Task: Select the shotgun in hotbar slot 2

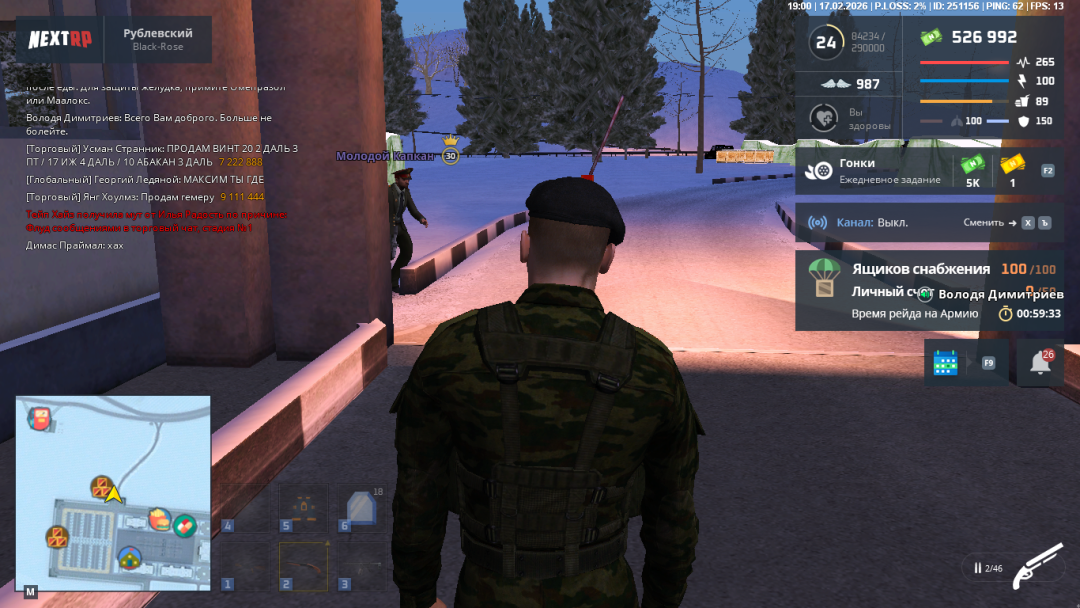Action: click(302, 565)
